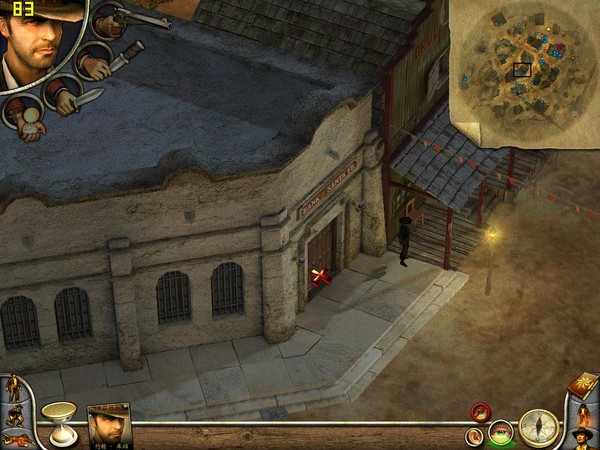
Task: Activate the ear listening icon
Action: pos(473,435)
